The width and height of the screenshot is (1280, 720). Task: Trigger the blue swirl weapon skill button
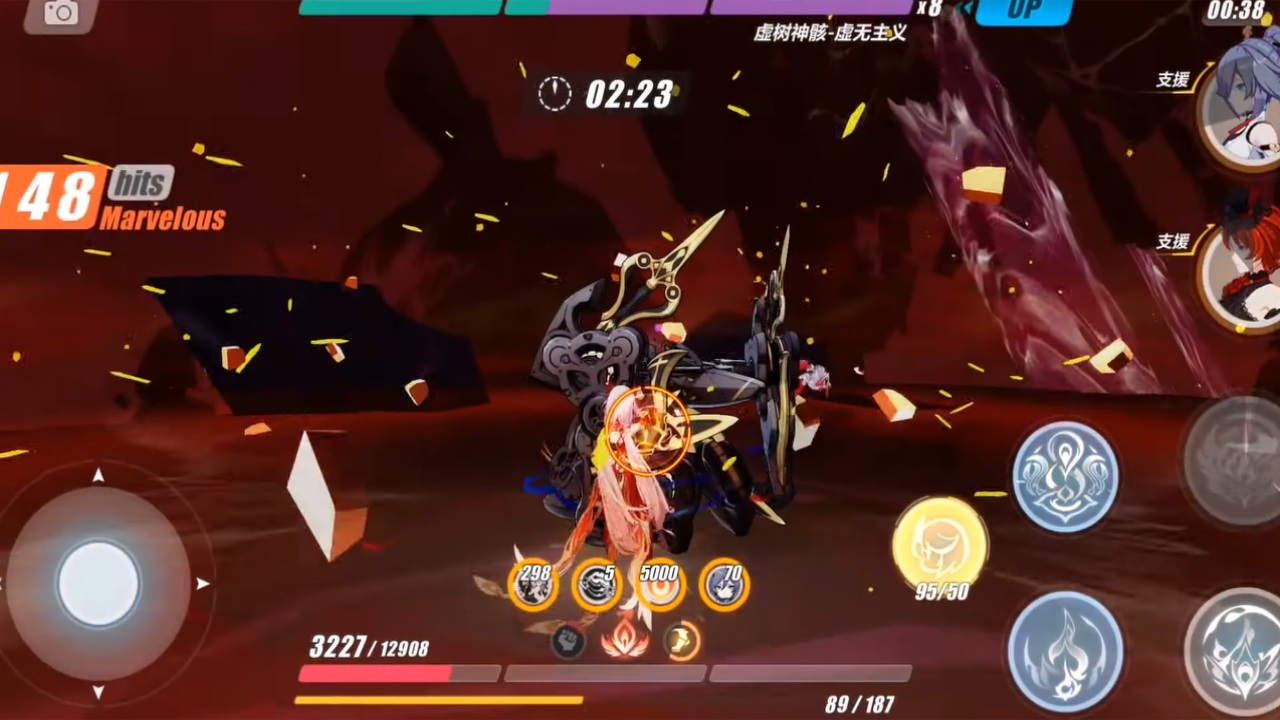pyautogui.click(x=1065, y=476)
